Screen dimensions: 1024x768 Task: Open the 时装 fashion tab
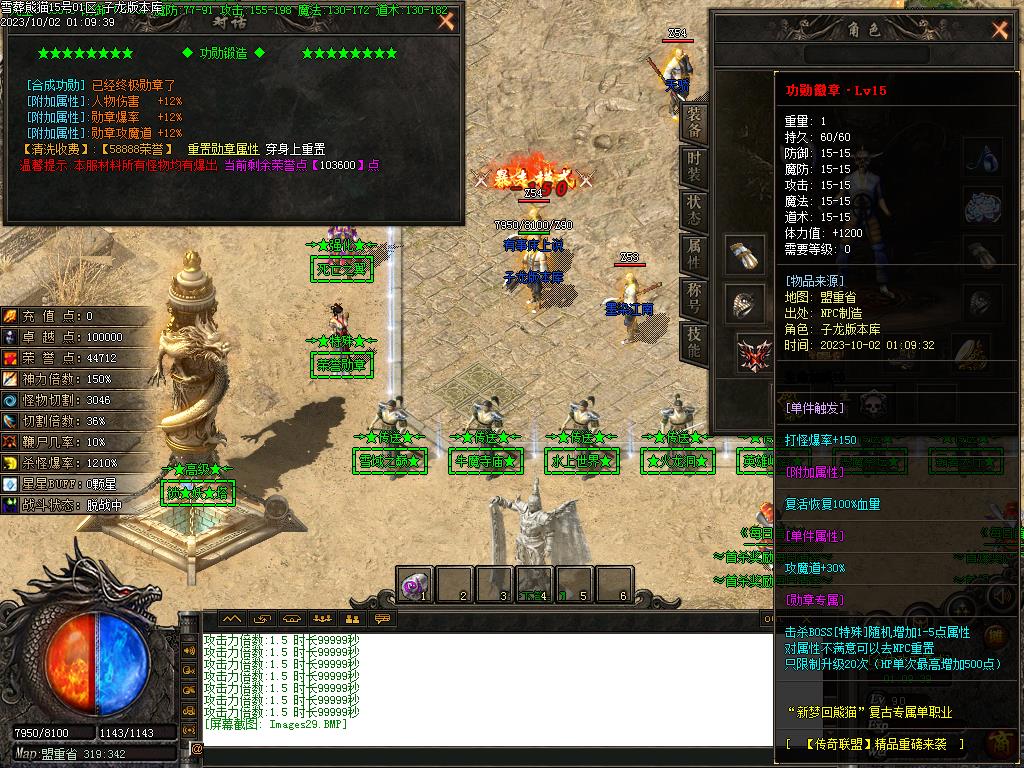tap(694, 169)
